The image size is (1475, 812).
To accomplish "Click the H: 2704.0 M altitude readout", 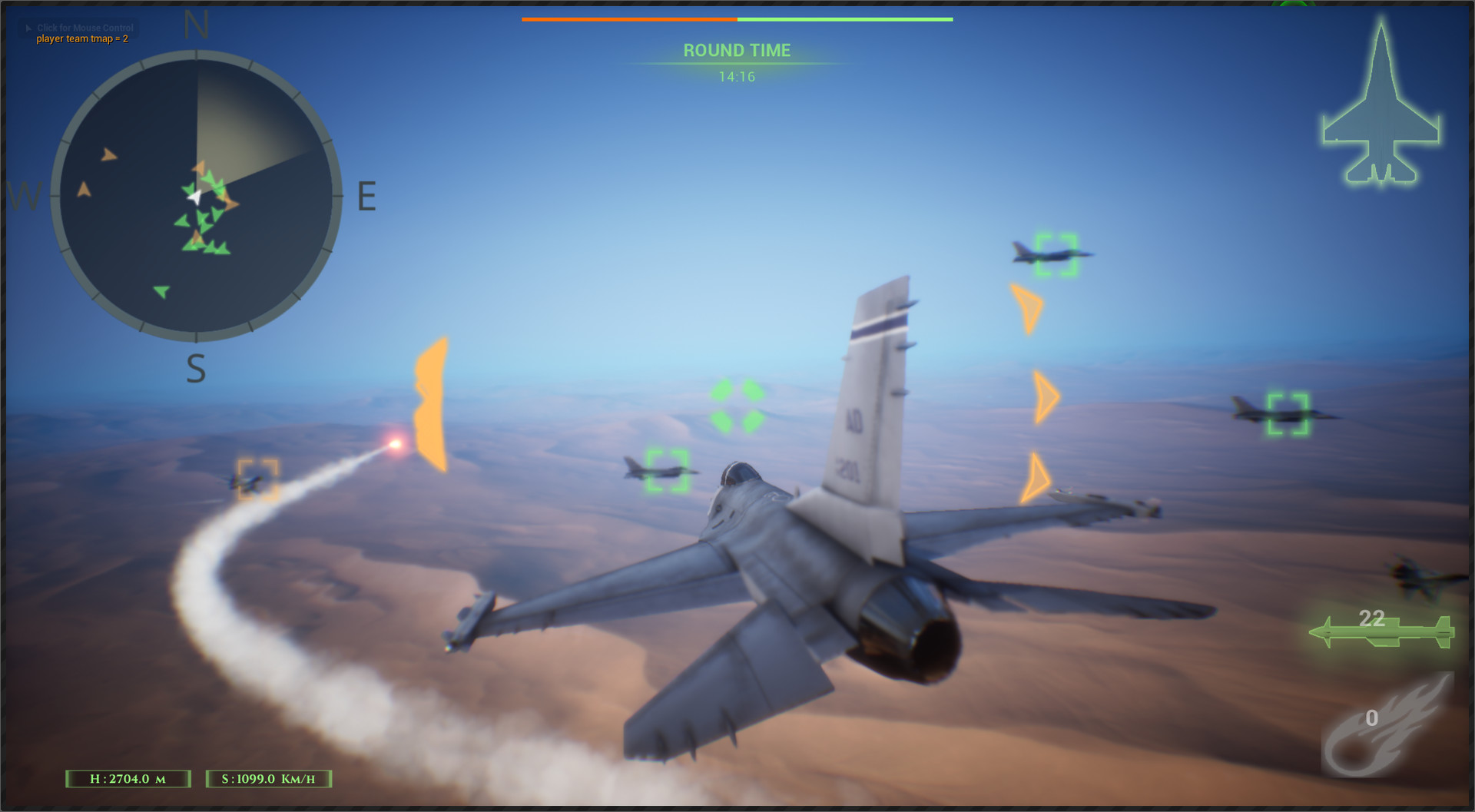I will click(128, 779).
